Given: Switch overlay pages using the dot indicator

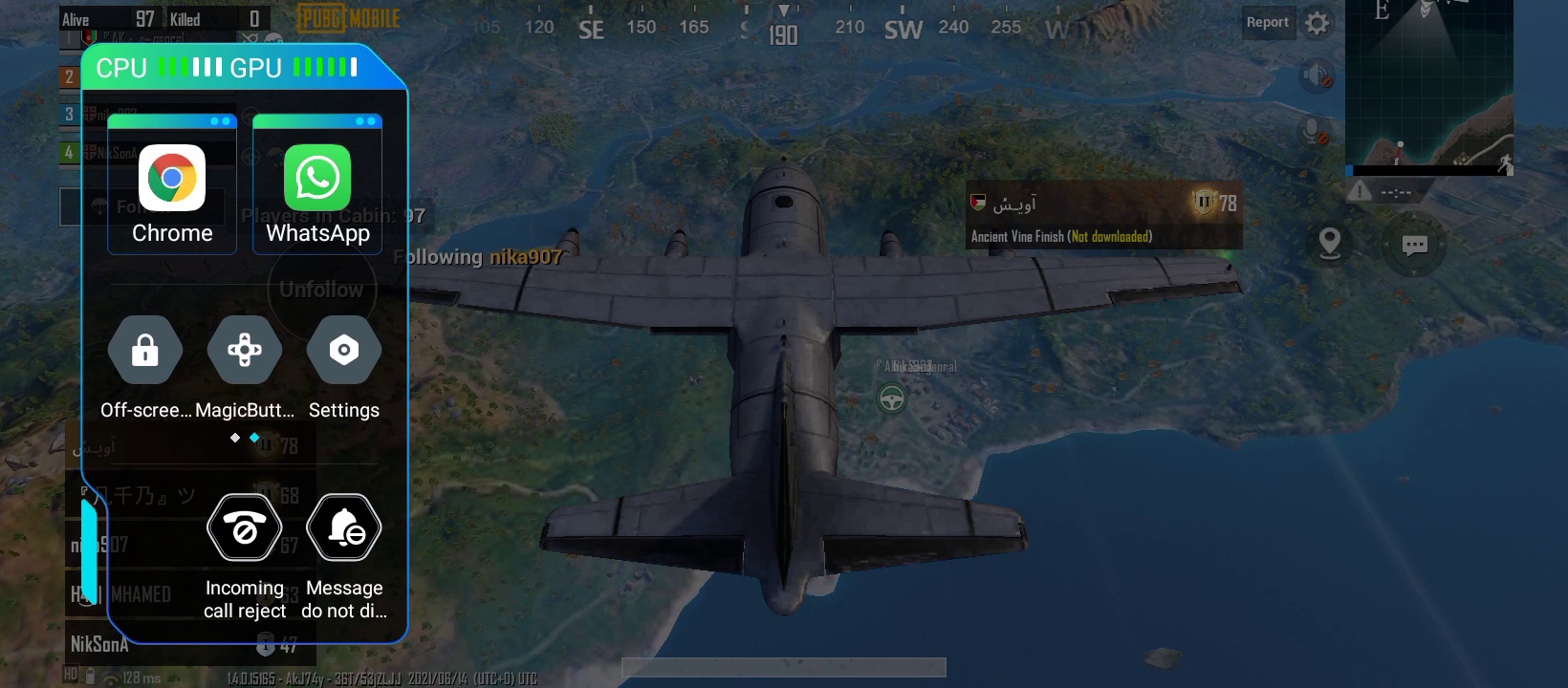Looking at the screenshot, I should (244, 438).
